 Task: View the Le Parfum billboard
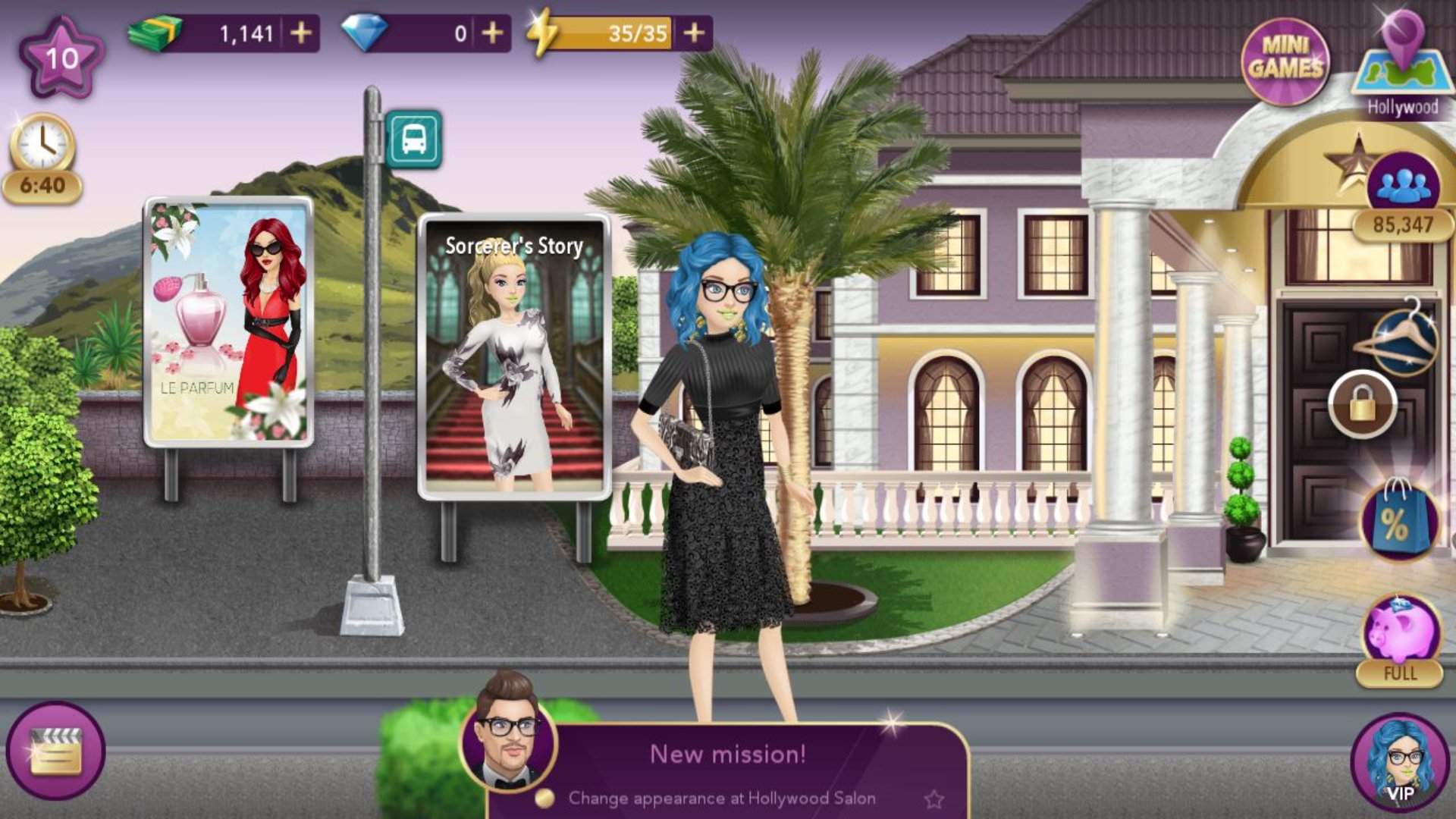[228, 322]
